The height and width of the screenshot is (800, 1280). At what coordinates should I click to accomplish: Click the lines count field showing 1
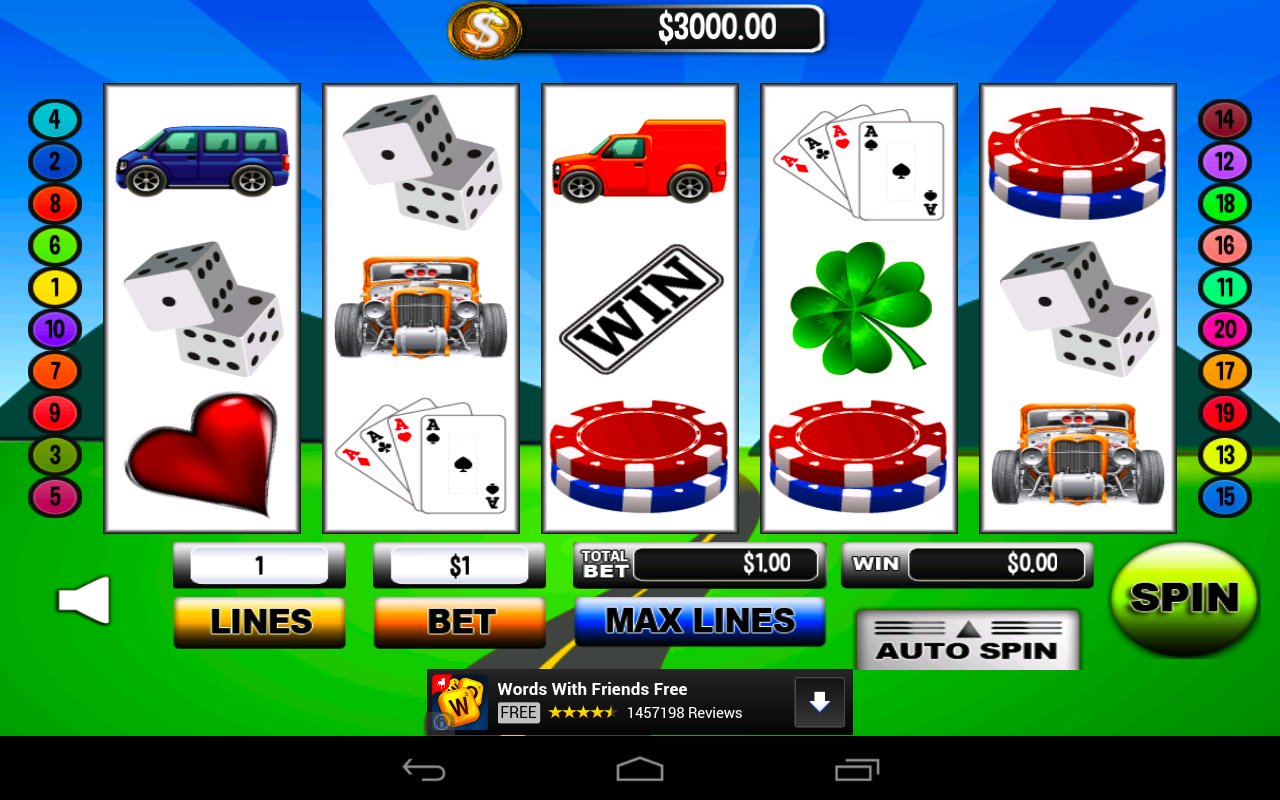click(x=258, y=564)
